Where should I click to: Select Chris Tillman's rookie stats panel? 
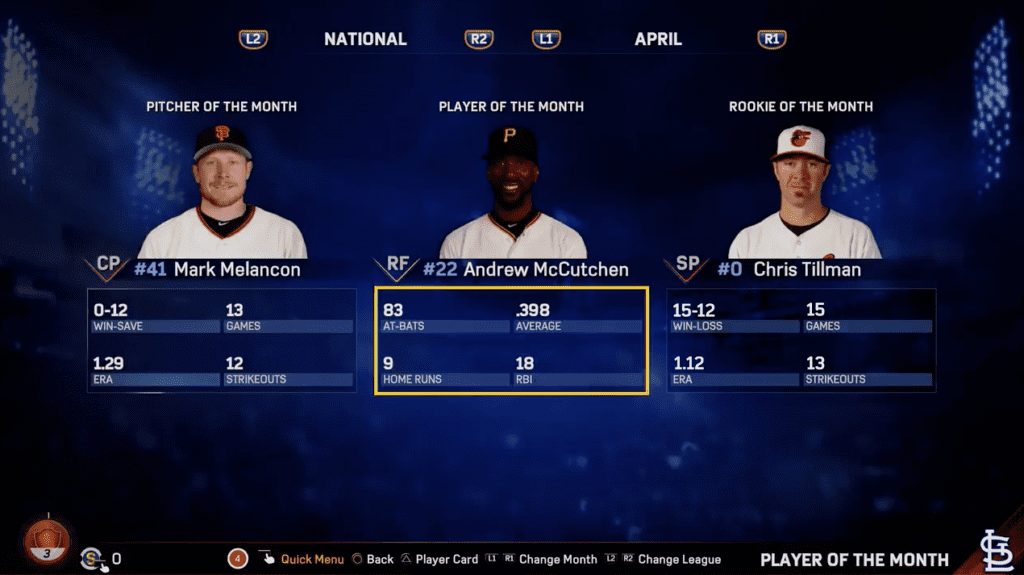coord(801,341)
